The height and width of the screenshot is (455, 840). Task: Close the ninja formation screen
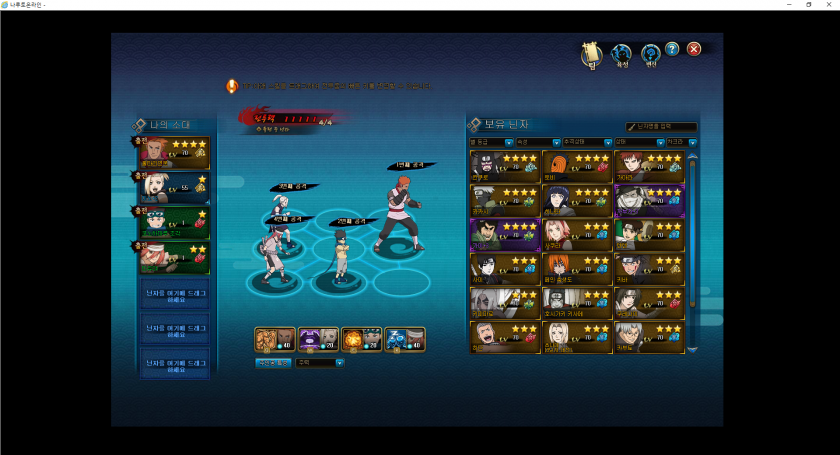(x=694, y=49)
